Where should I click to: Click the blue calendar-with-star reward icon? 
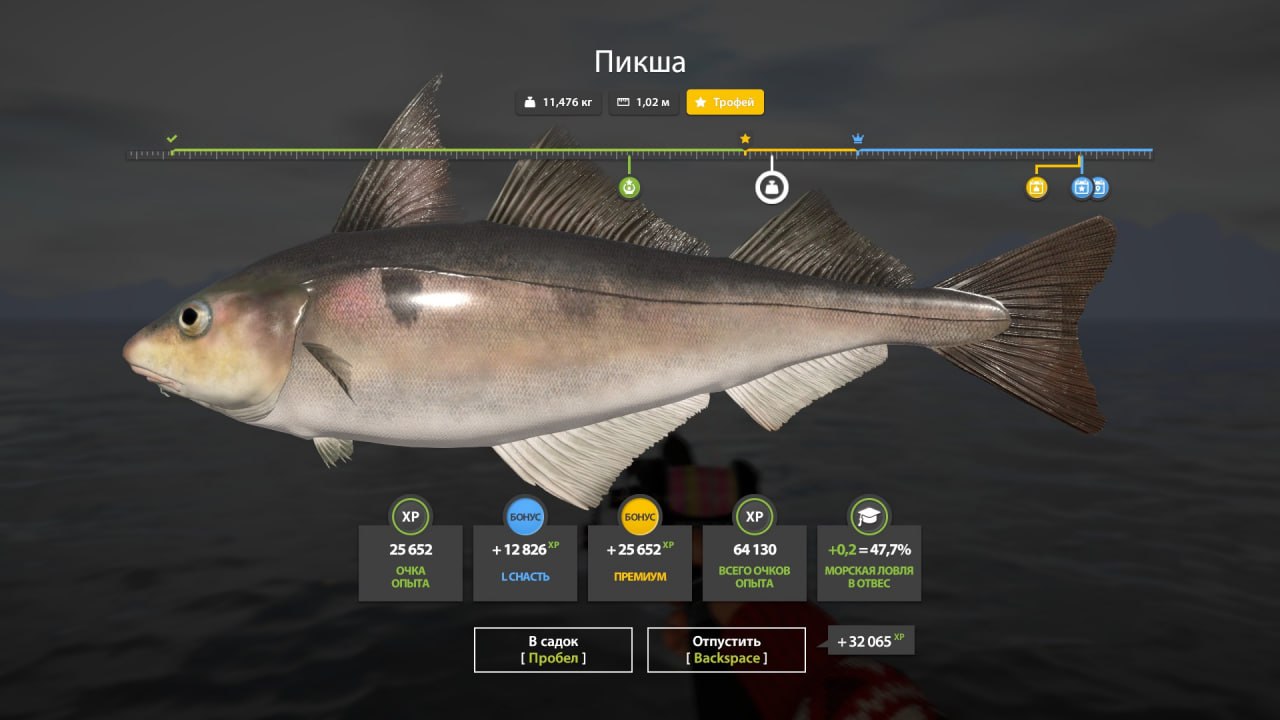(1082, 188)
